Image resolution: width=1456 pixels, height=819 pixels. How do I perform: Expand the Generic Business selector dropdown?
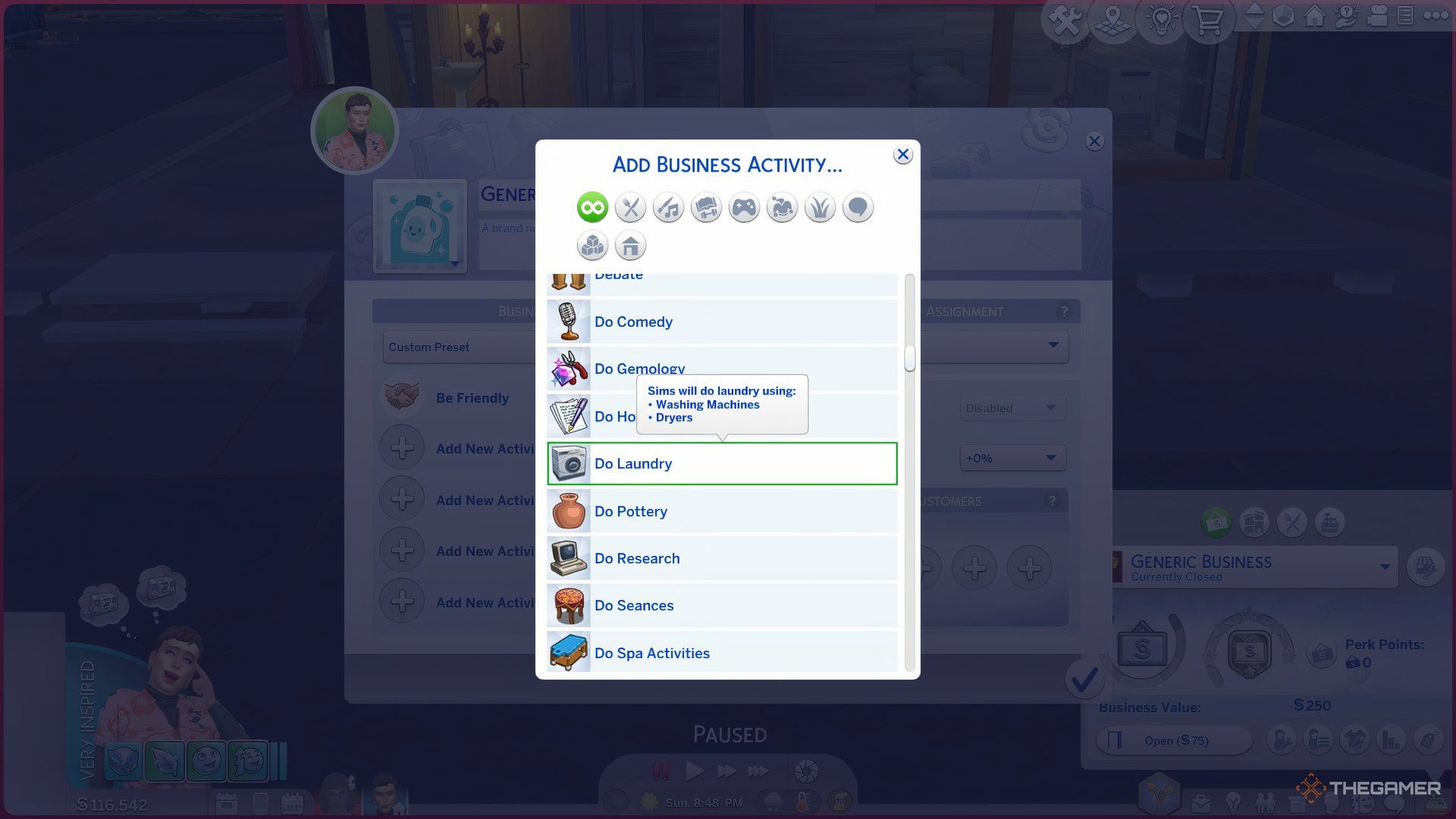click(x=1385, y=566)
